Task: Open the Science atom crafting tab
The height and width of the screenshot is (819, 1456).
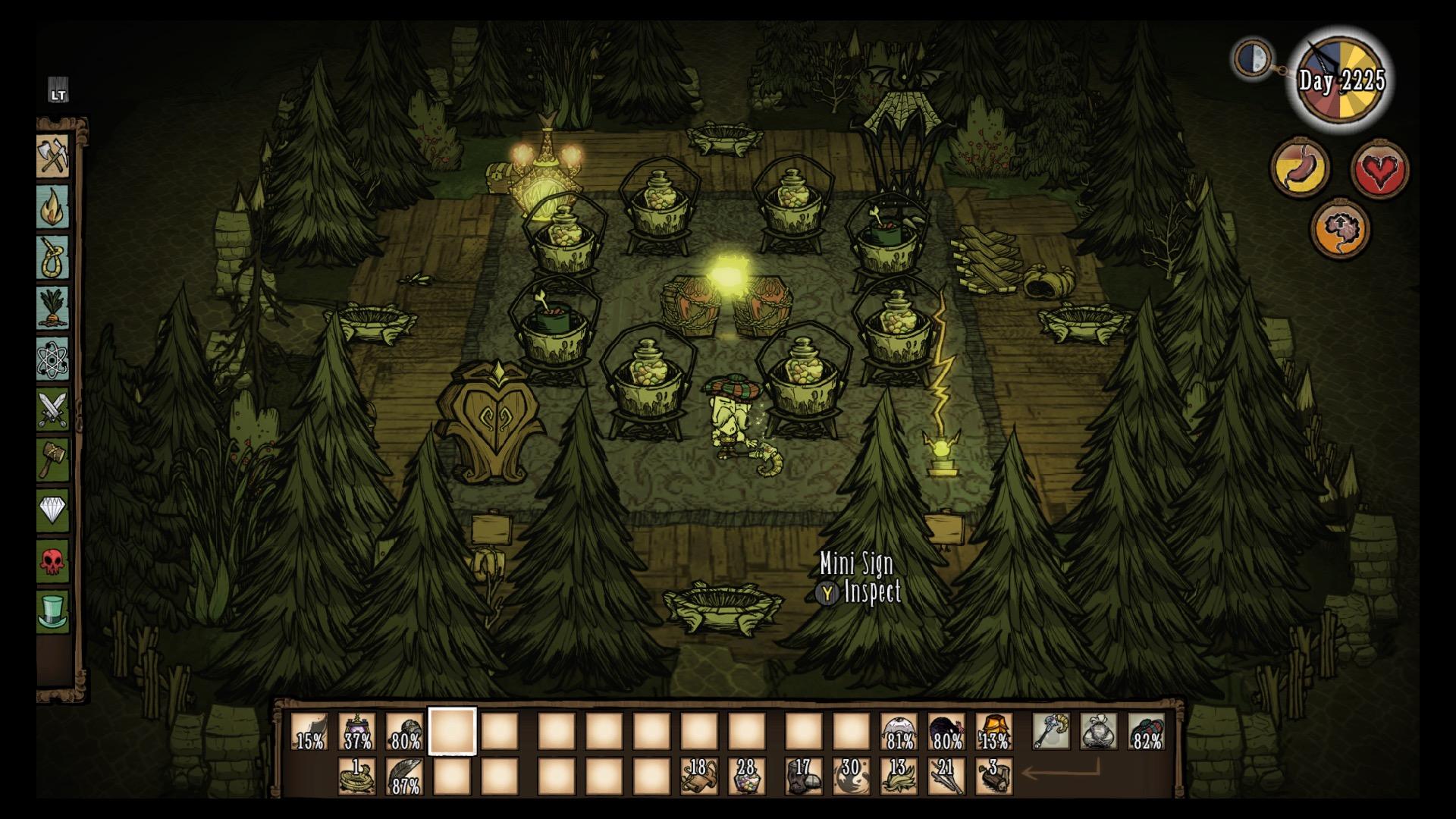Action: pos(53,359)
